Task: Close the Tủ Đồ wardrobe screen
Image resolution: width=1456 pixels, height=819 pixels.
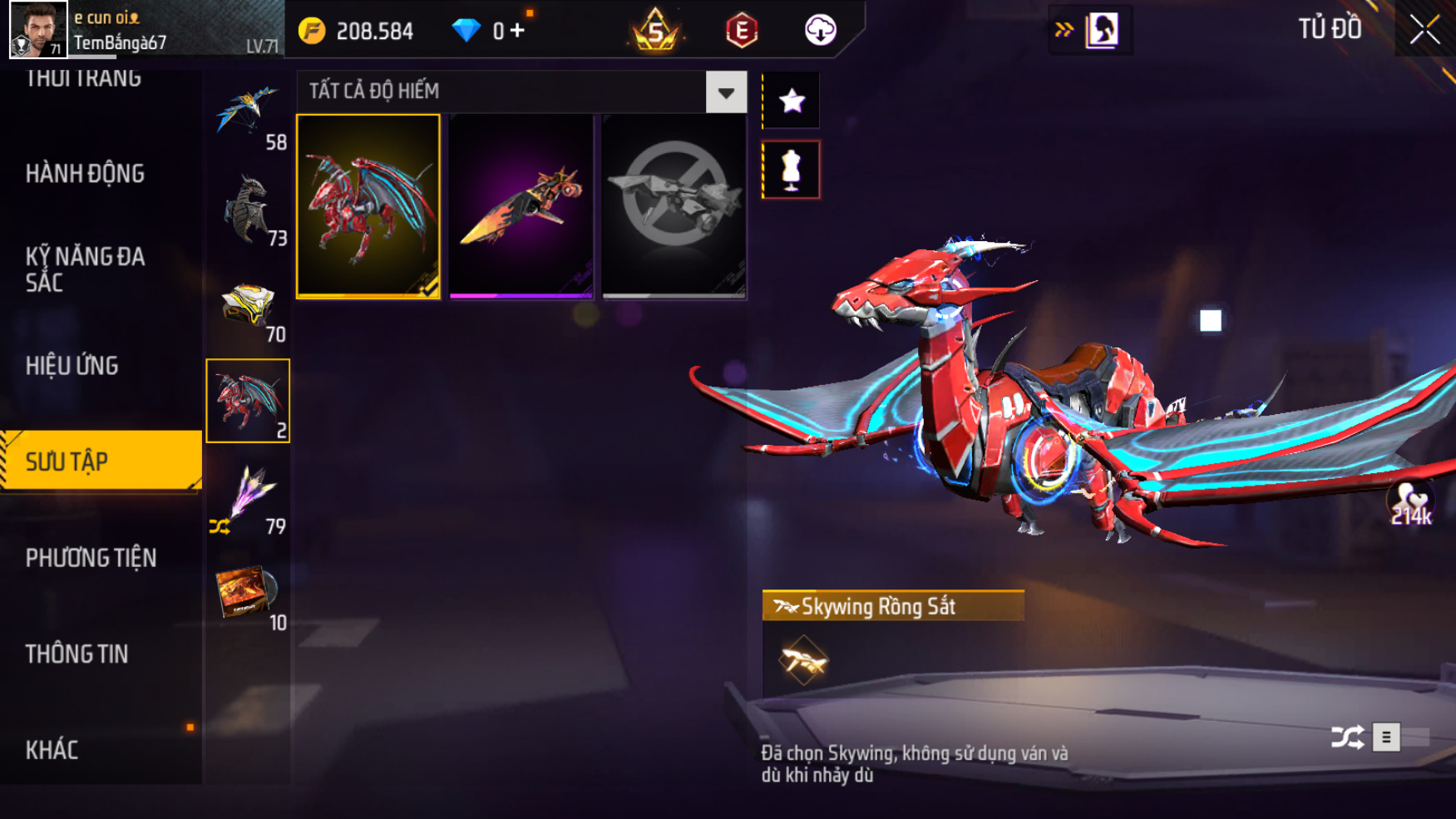Action: (x=1424, y=30)
